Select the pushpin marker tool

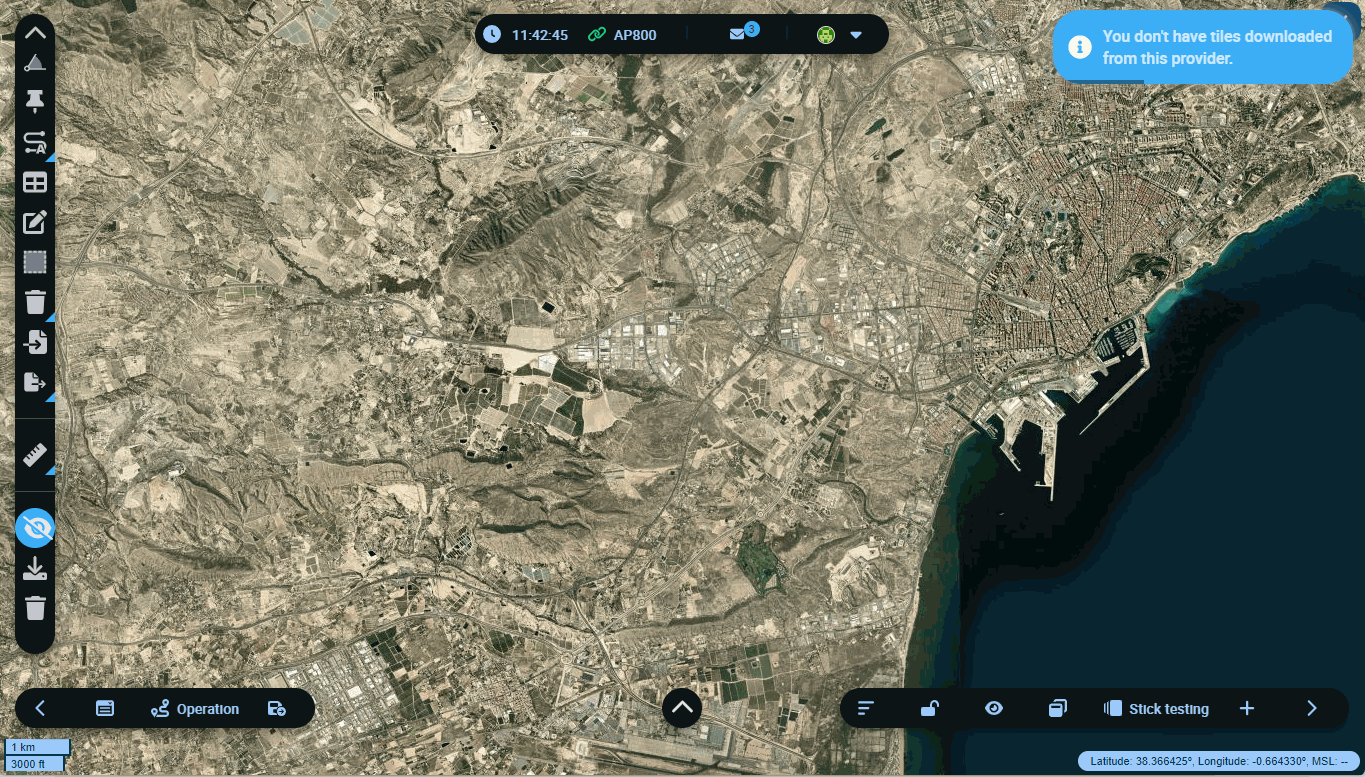coord(35,100)
